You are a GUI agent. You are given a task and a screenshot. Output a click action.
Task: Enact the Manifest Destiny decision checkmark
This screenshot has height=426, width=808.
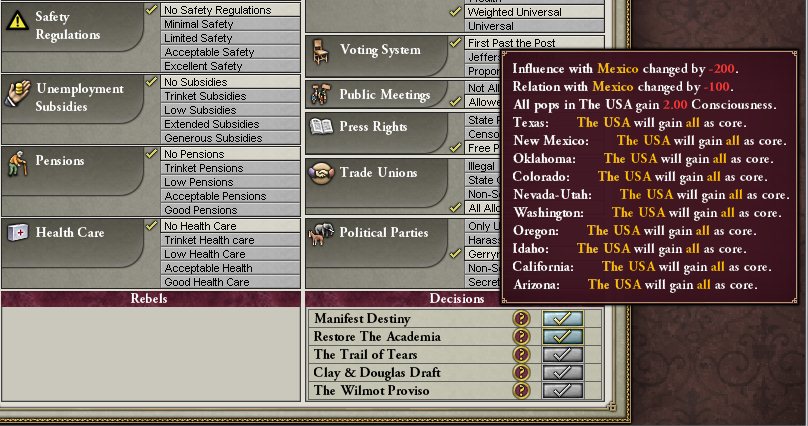[x=562, y=318]
